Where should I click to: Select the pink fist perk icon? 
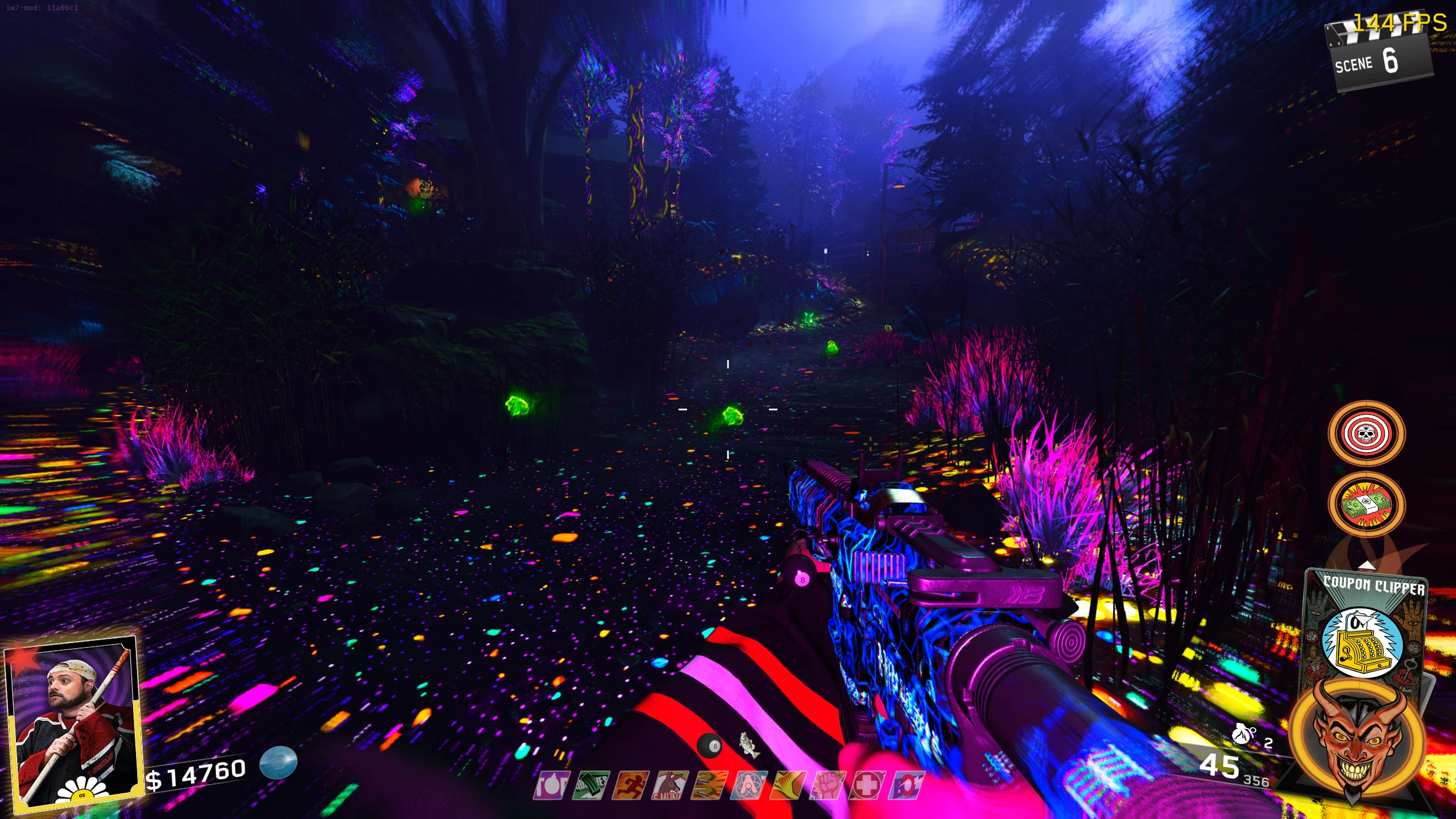point(828,785)
